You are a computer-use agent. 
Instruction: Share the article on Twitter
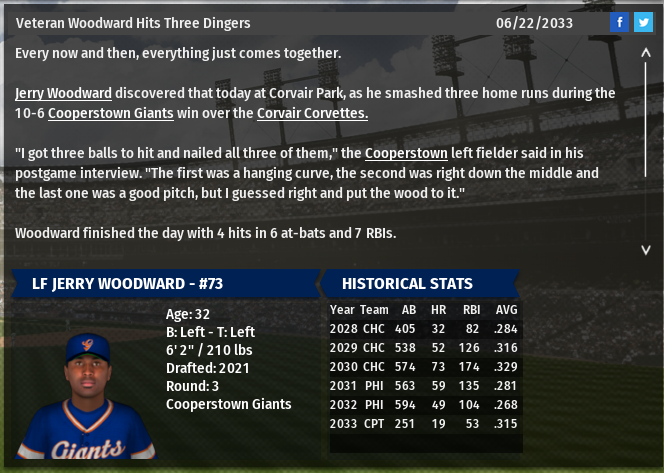(643, 22)
